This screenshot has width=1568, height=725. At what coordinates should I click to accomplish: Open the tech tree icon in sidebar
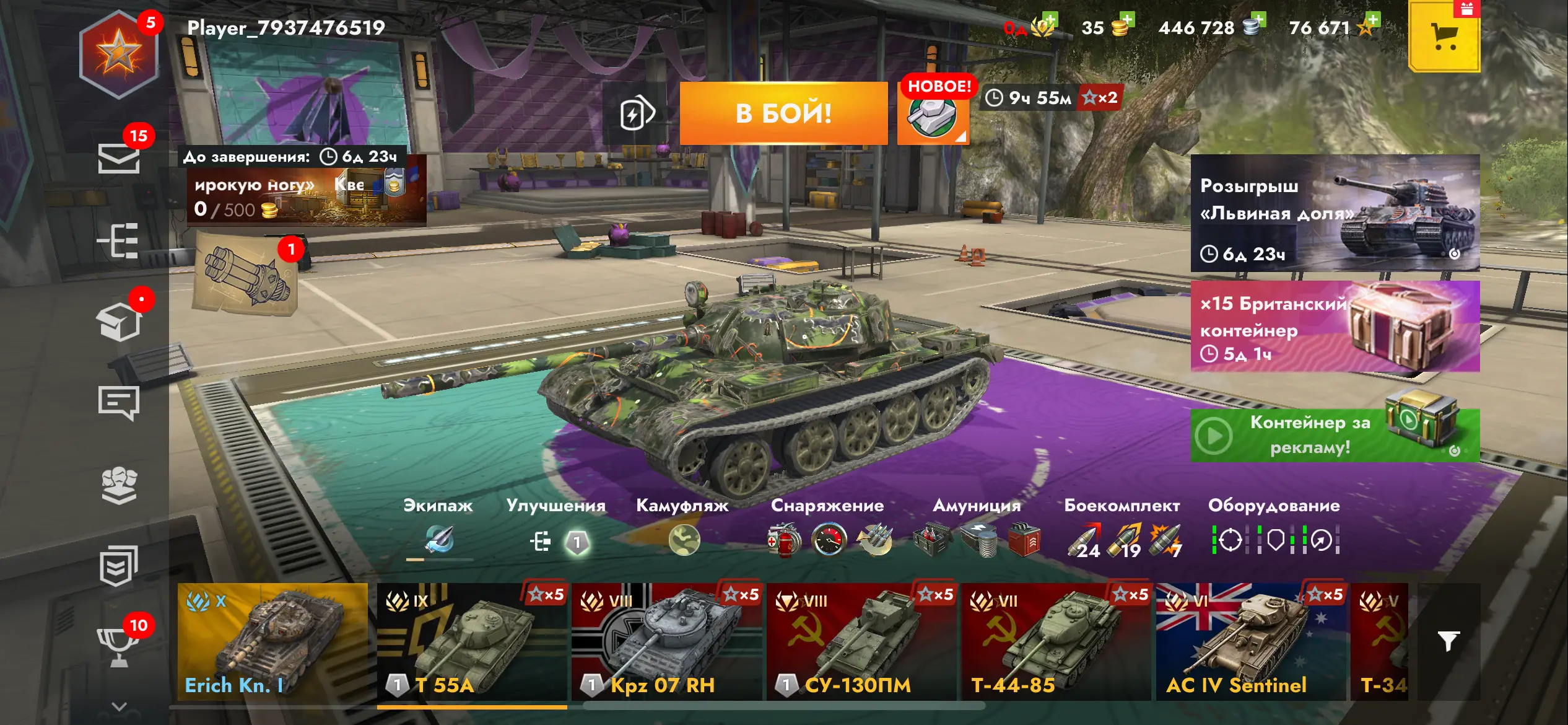(x=118, y=240)
